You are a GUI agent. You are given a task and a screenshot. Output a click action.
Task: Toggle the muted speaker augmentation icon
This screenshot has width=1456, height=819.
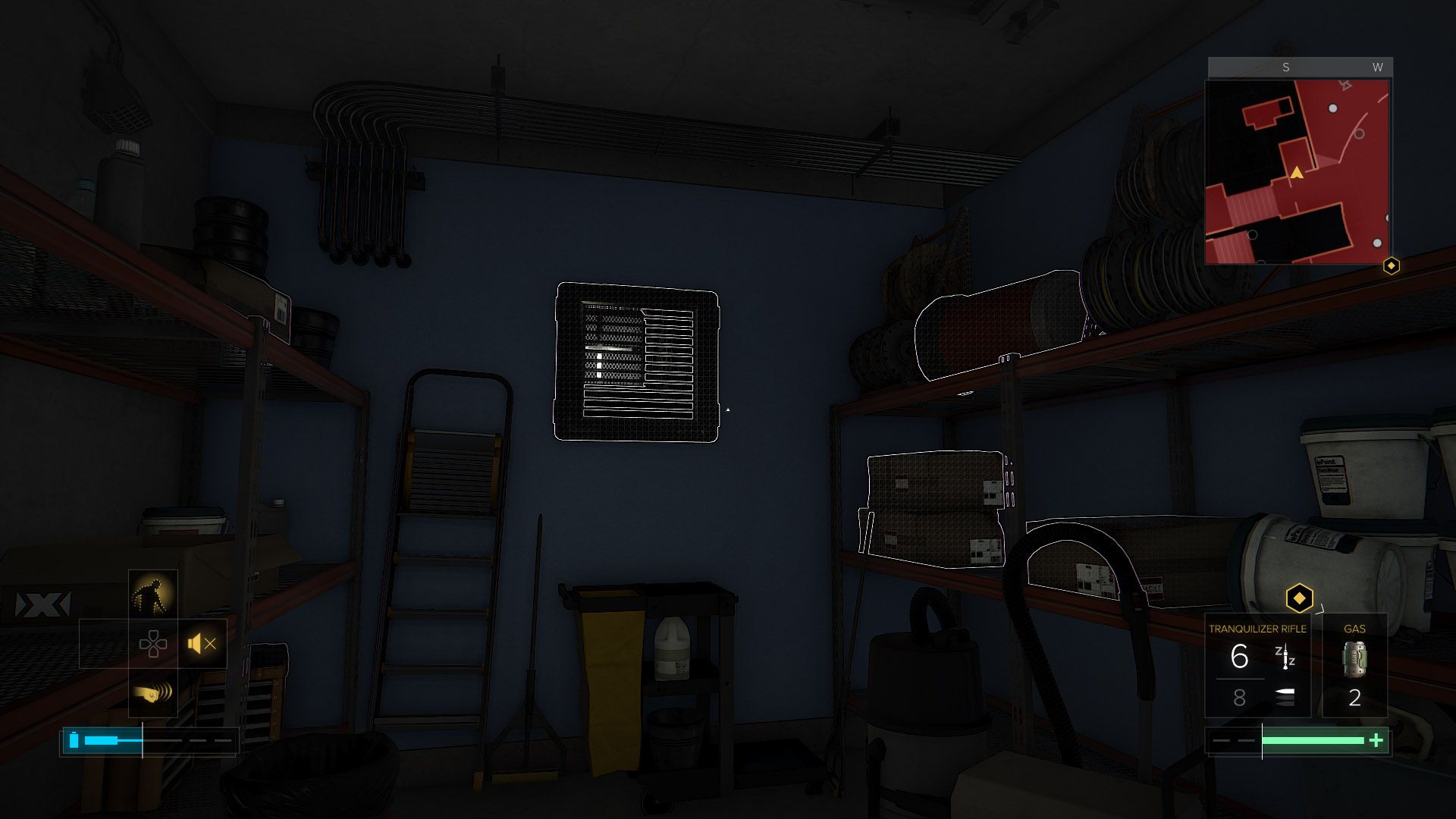coord(202,644)
